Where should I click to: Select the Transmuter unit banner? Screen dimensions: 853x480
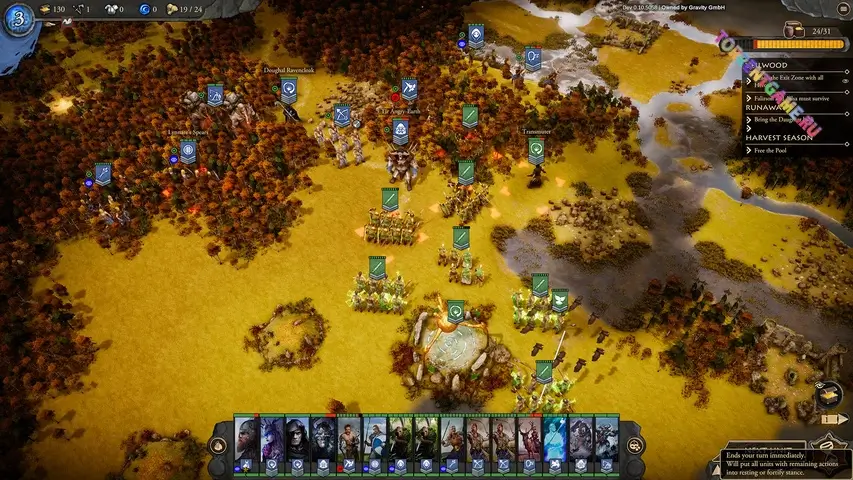tap(536, 149)
